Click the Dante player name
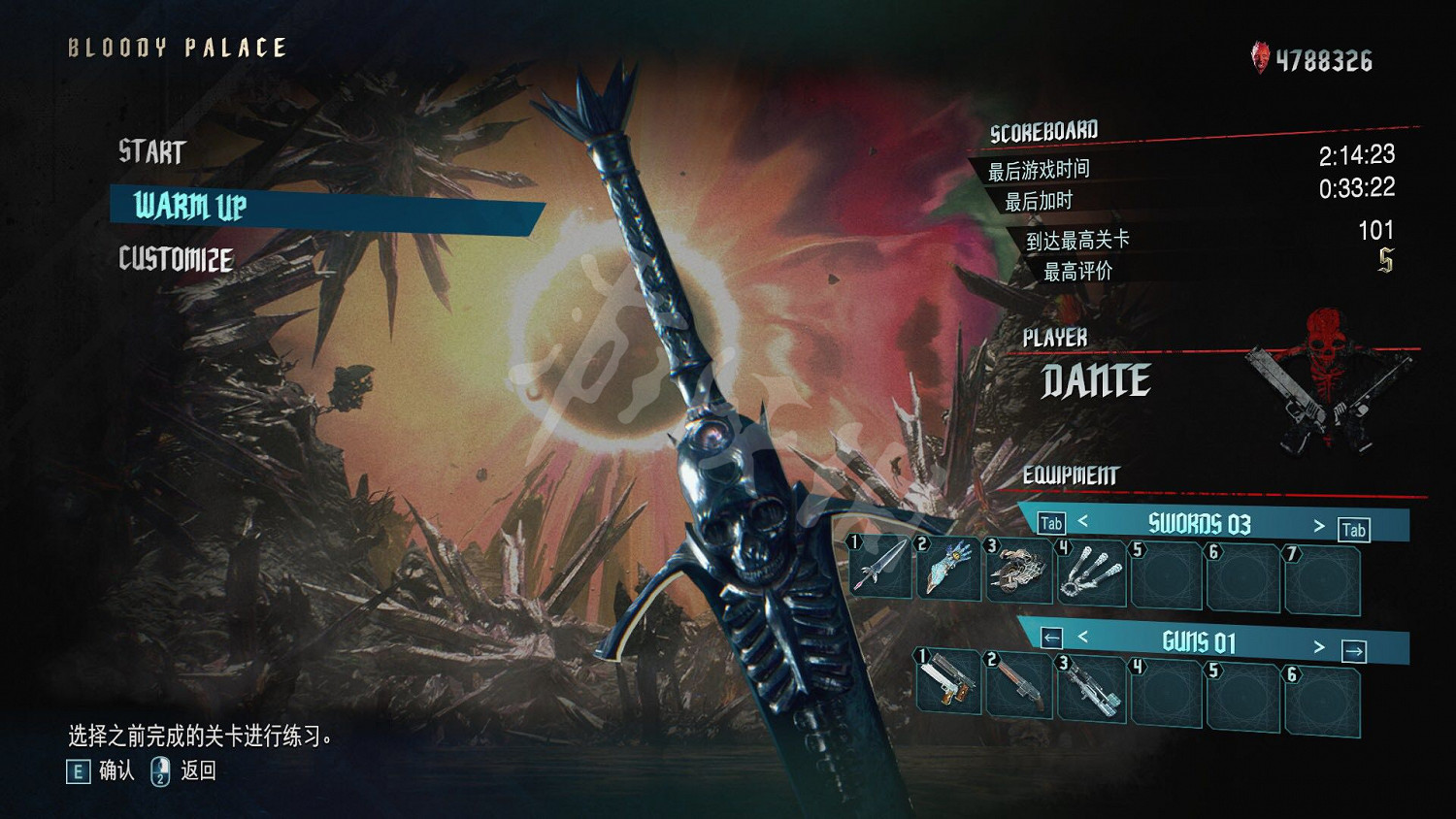Screen dimensions: 1456x819 [x=1096, y=380]
